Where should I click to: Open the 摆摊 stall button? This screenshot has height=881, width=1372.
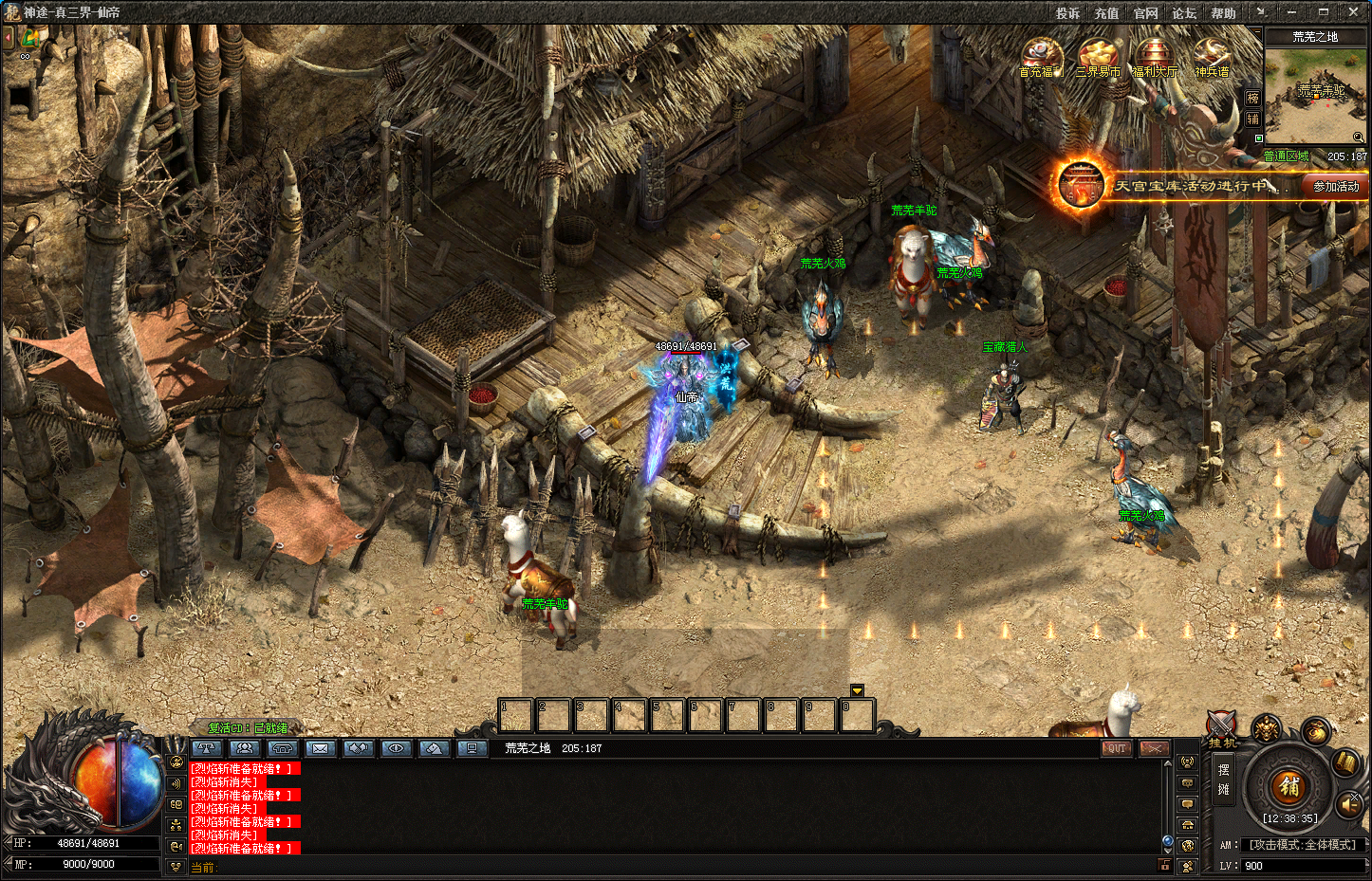(1223, 780)
